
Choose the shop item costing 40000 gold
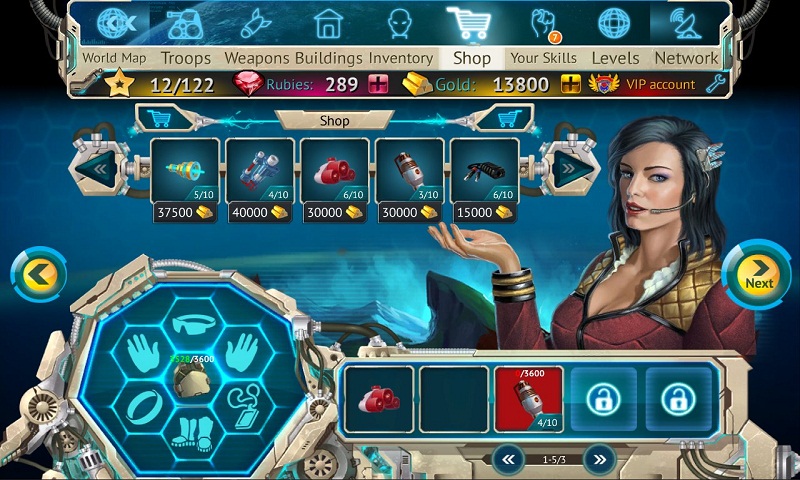point(260,170)
